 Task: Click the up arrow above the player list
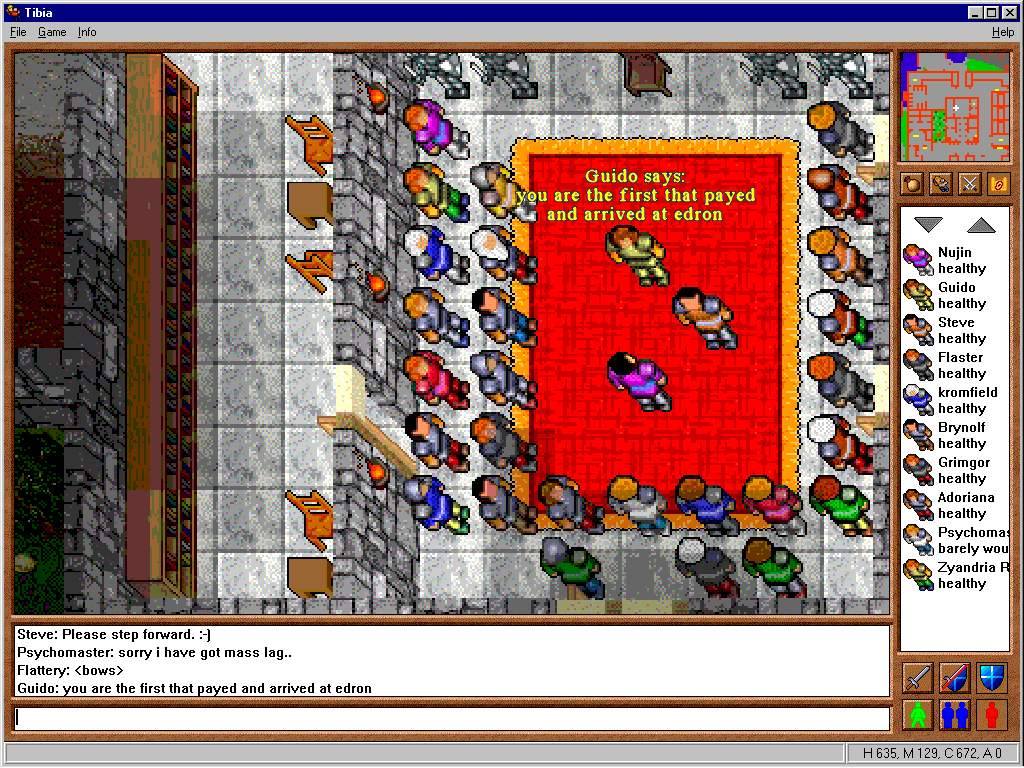tap(981, 226)
